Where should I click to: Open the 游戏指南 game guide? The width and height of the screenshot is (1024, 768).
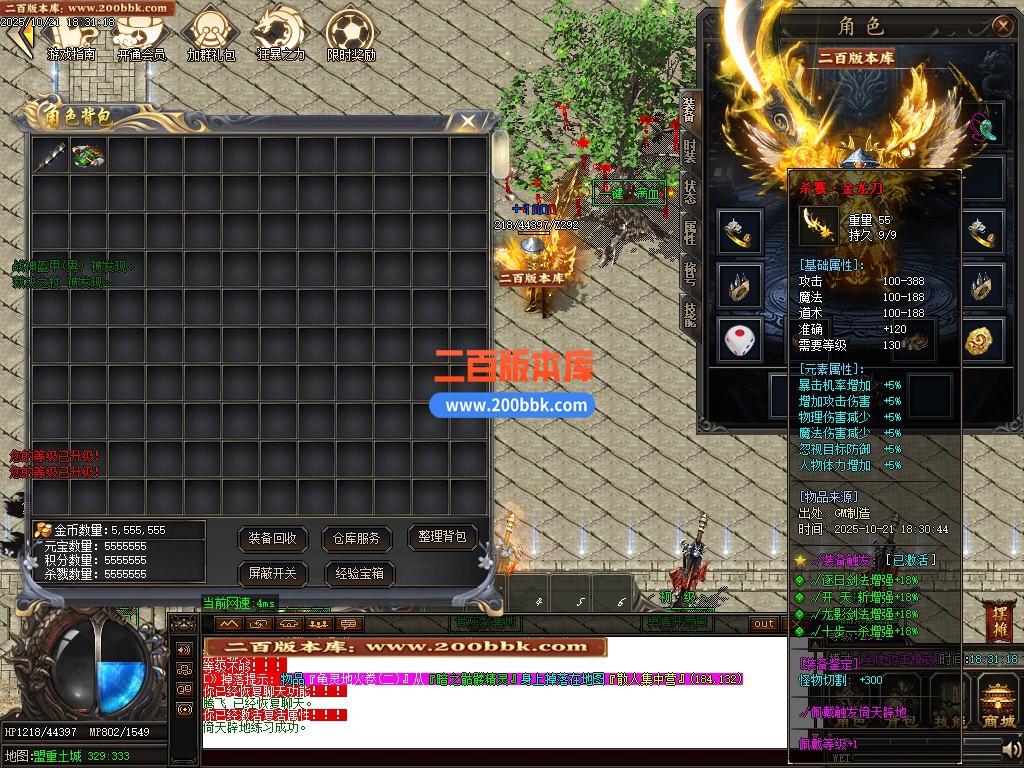[71, 36]
